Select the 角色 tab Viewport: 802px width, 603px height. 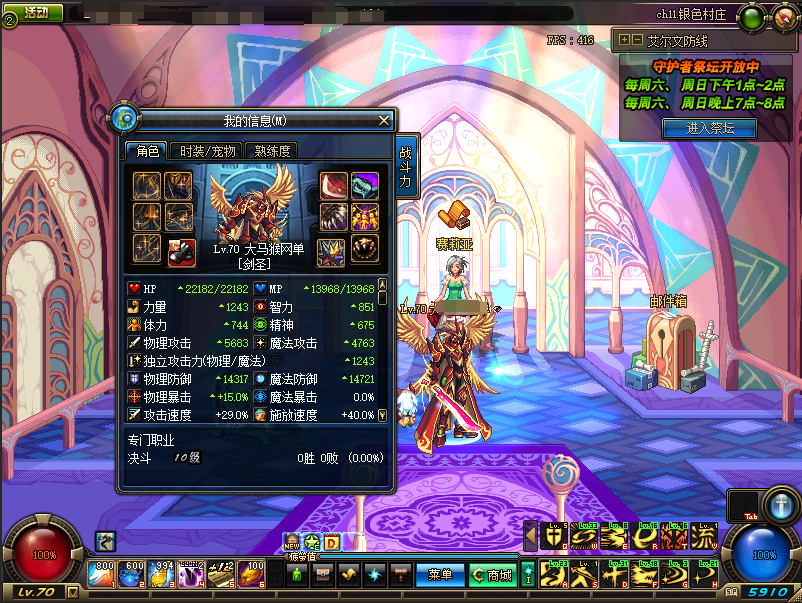[x=147, y=151]
